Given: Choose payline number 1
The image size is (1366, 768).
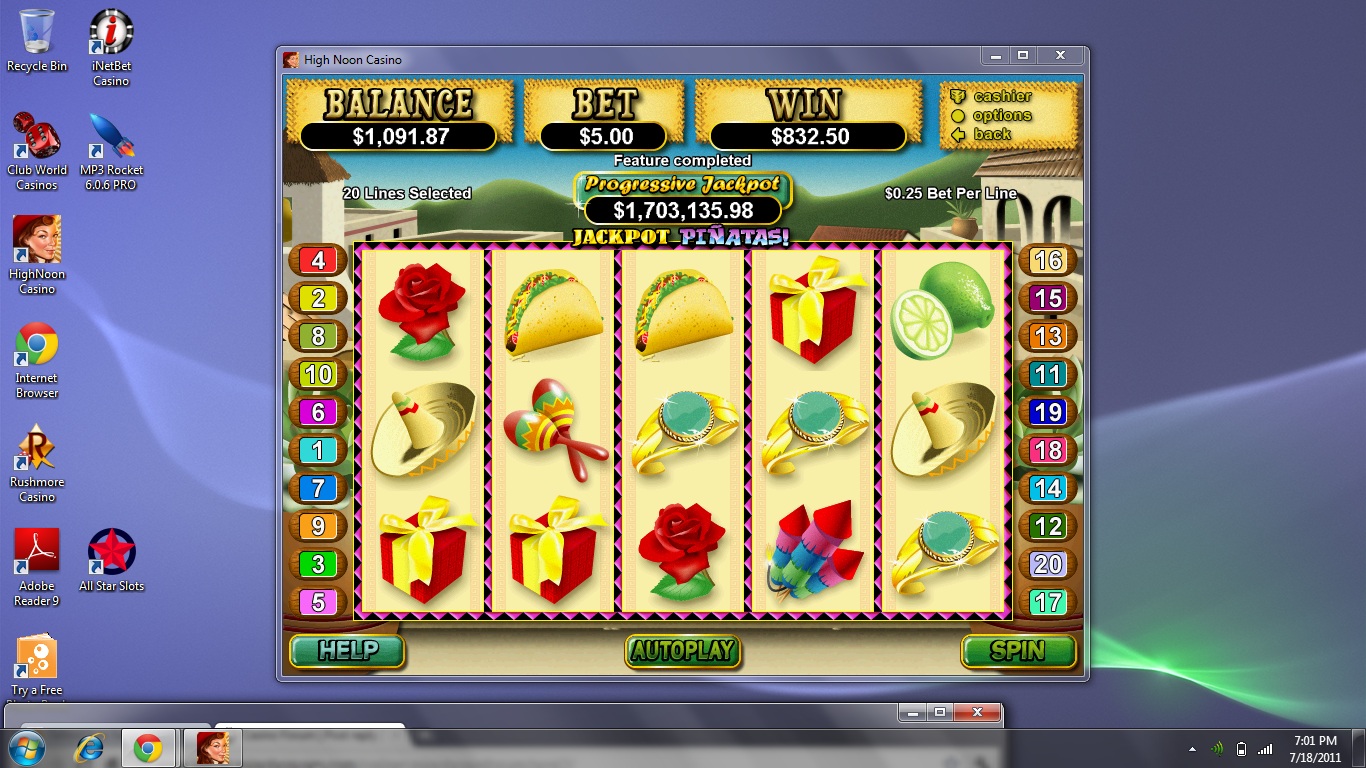Looking at the screenshot, I should coord(318,451).
